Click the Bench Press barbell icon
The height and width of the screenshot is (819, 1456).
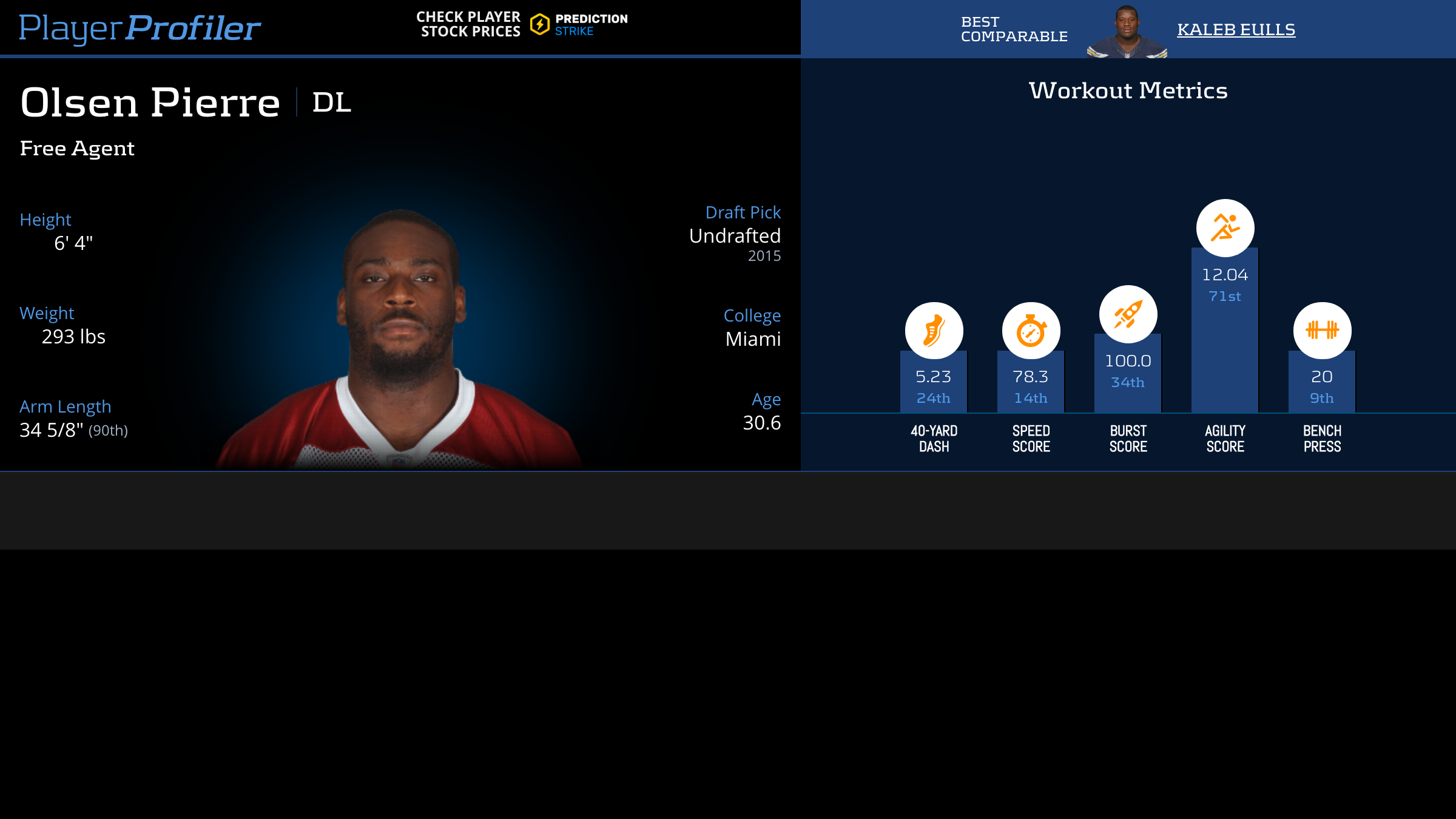coord(1322,331)
